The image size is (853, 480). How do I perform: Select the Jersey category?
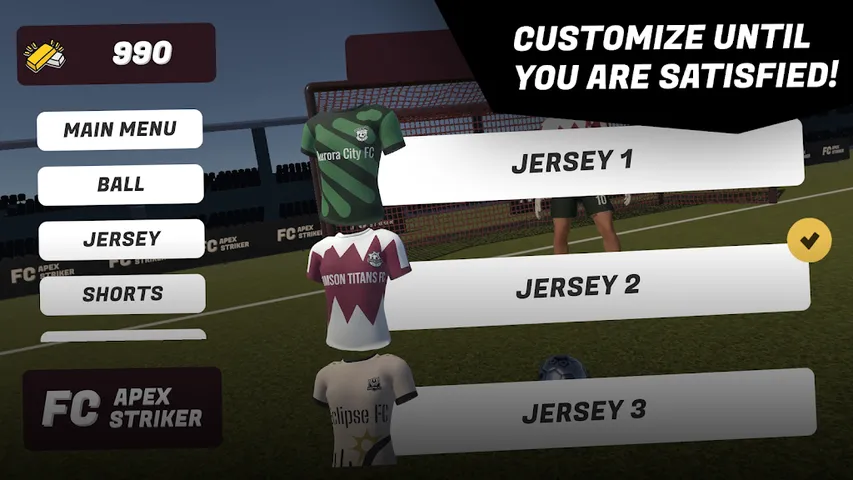pyautogui.click(x=121, y=240)
